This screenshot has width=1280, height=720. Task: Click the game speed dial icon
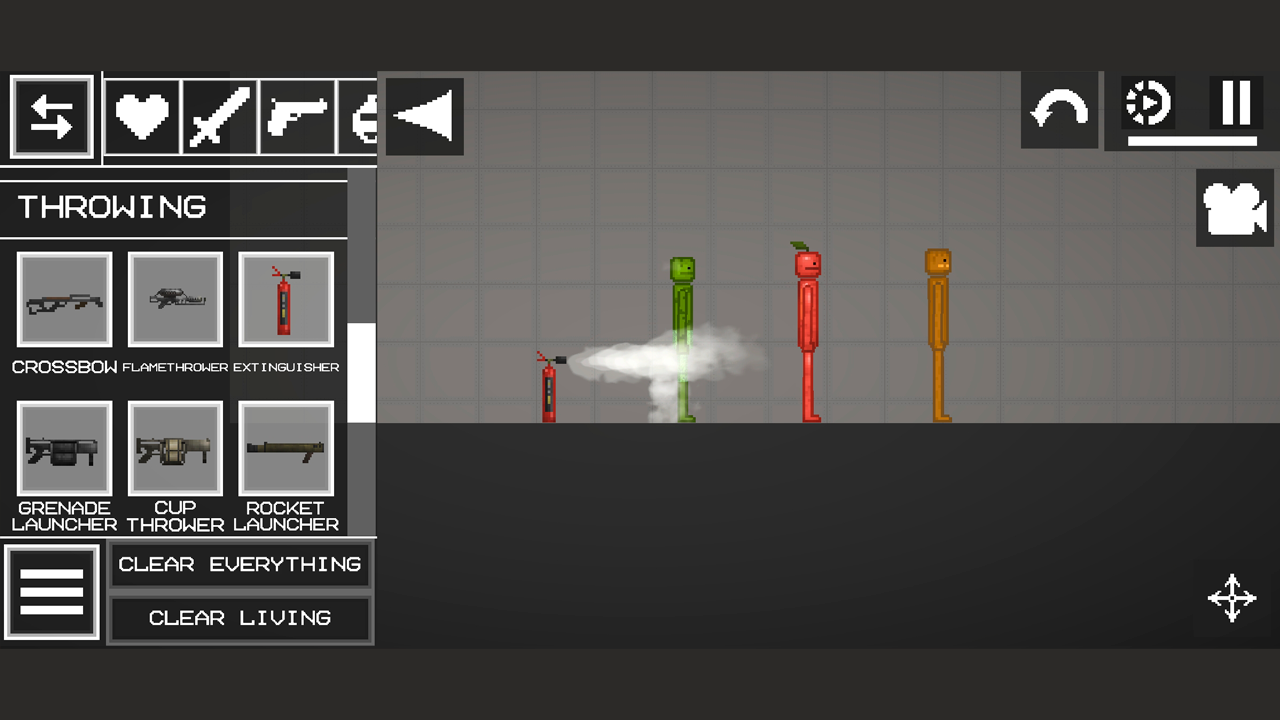click(1147, 101)
